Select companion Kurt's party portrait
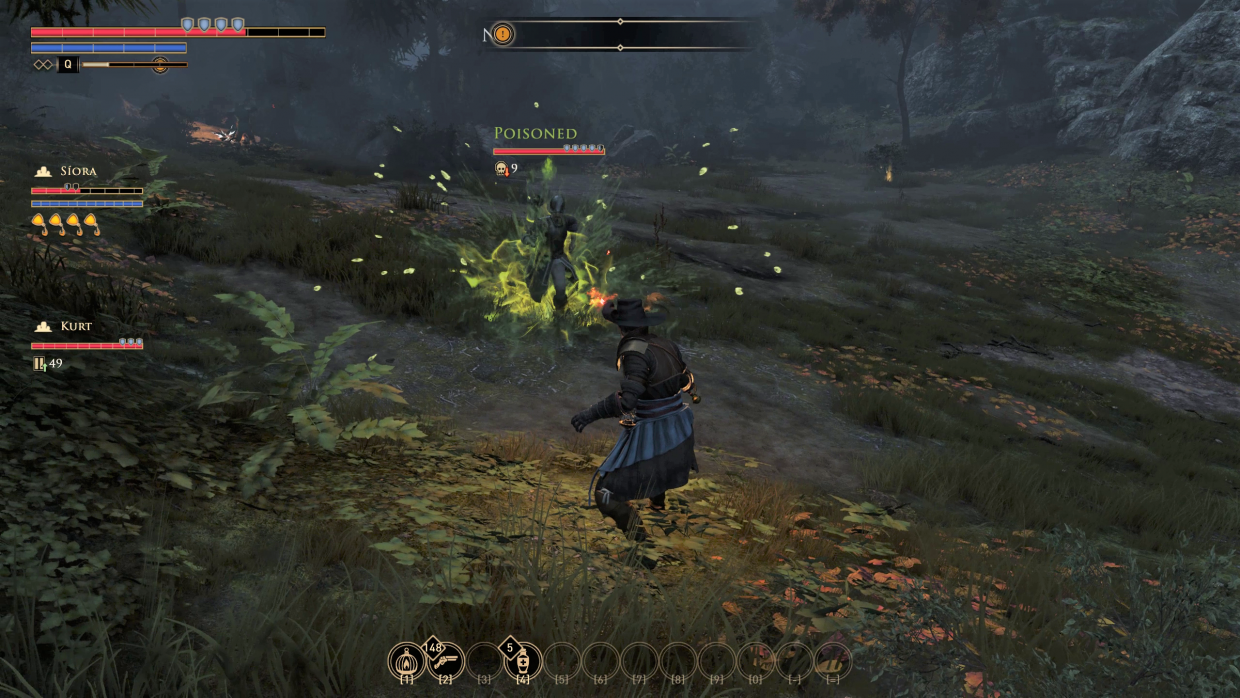 (43, 327)
